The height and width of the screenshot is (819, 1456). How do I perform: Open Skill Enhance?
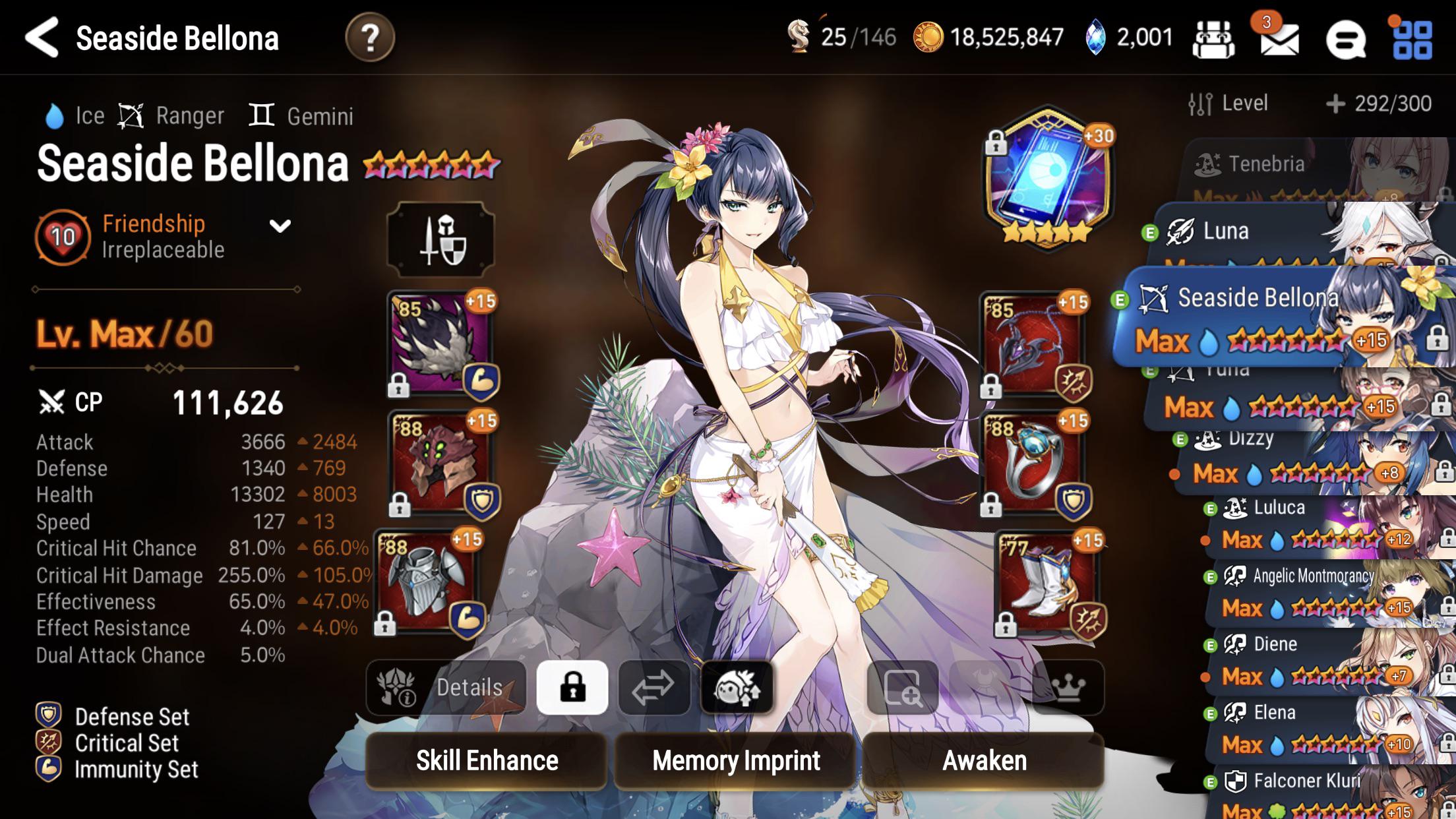(x=487, y=761)
